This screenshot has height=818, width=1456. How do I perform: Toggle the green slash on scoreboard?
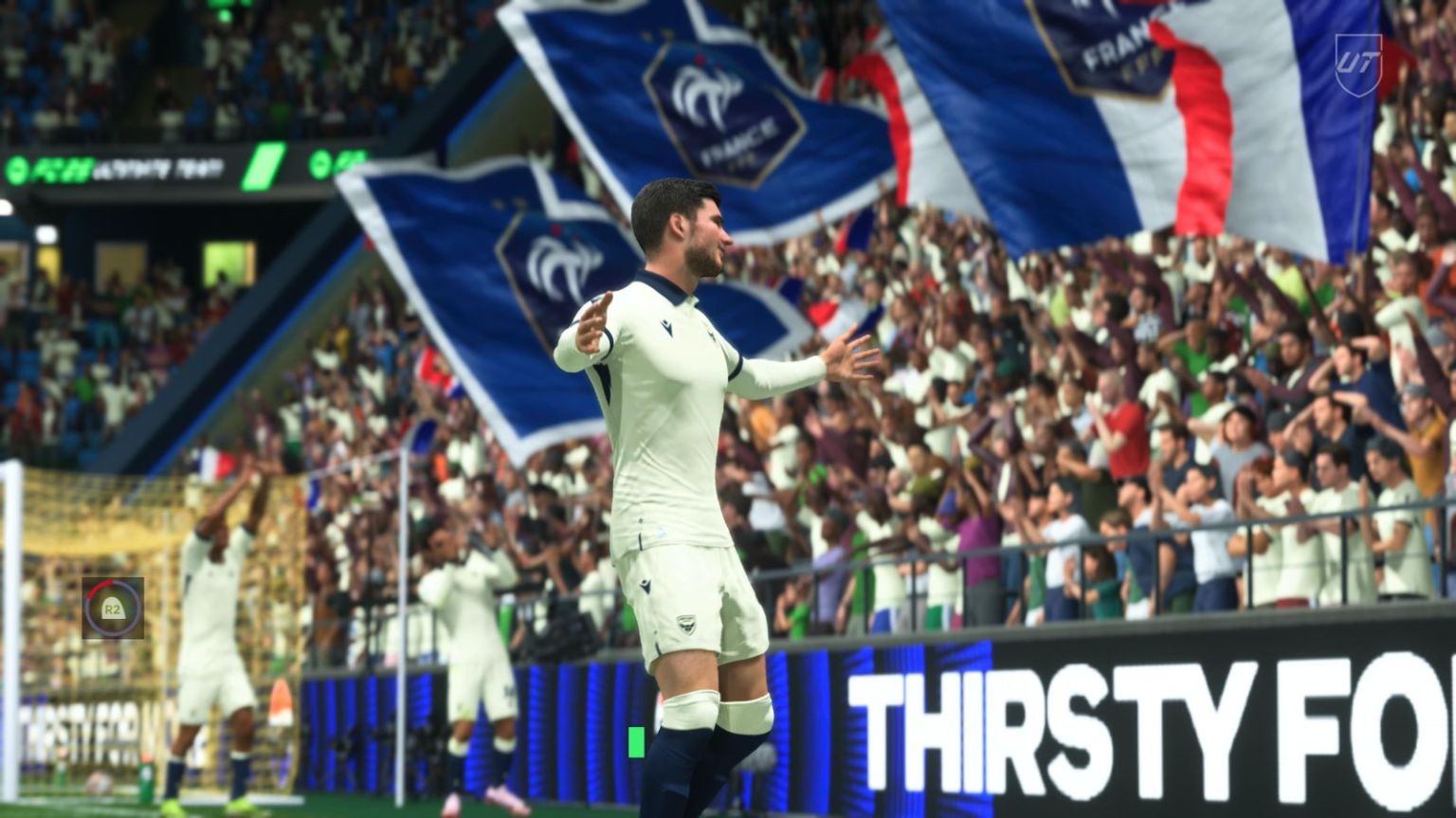[264, 166]
